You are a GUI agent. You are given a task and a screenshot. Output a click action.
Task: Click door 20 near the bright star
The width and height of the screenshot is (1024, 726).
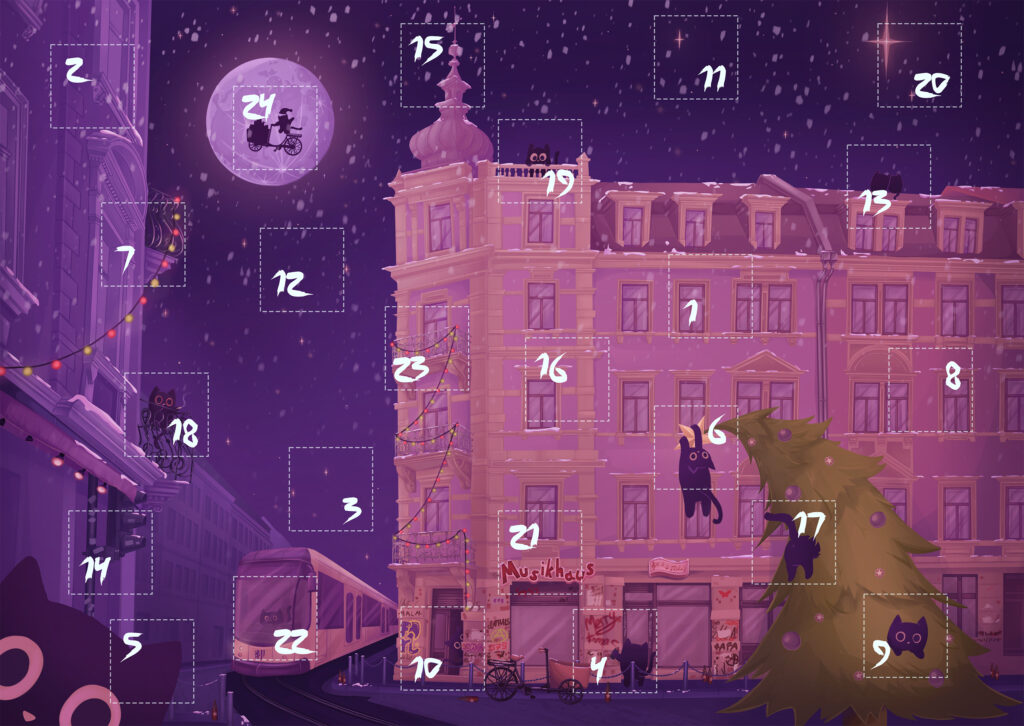pos(919,65)
